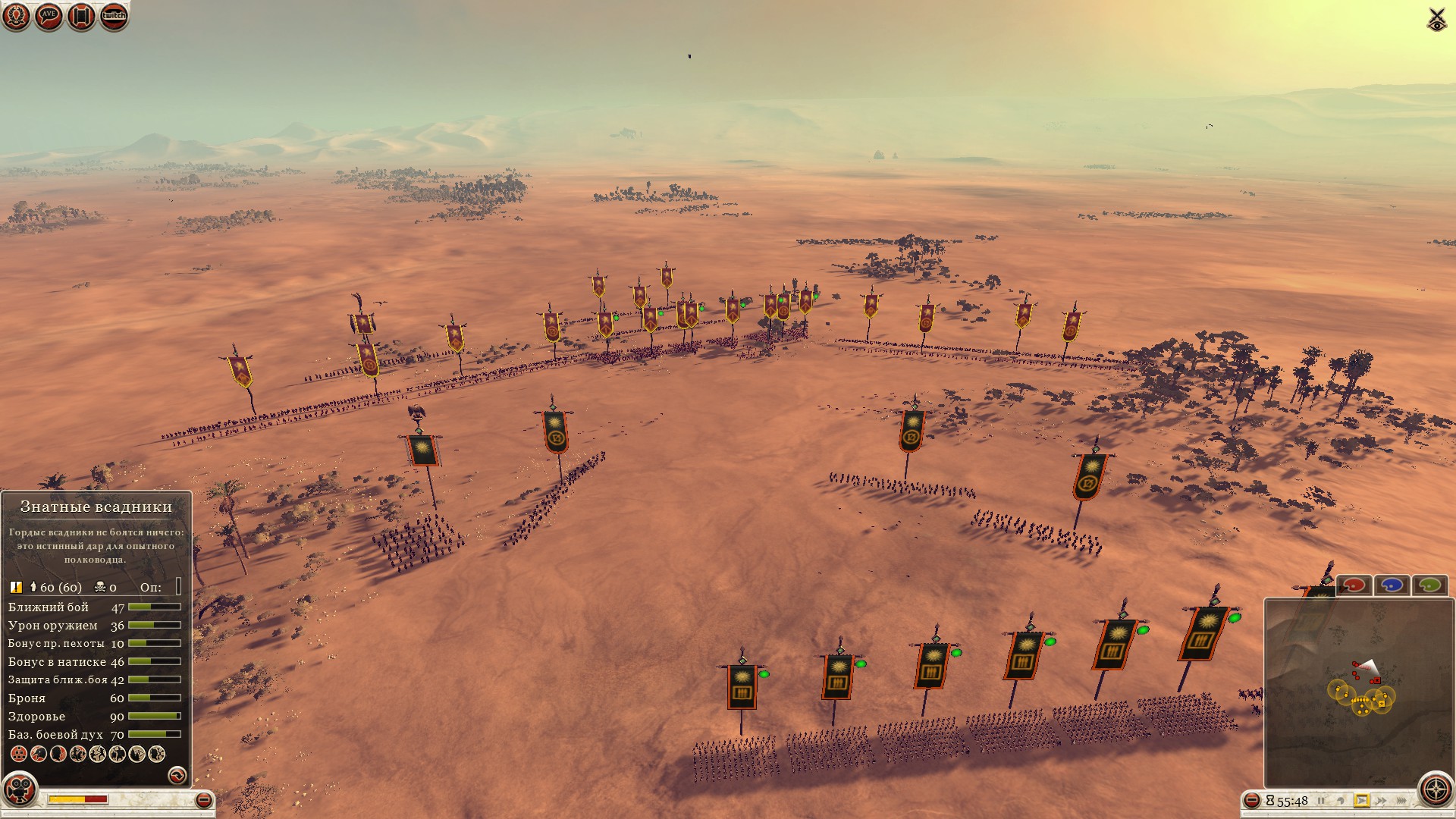Image resolution: width=1456 pixels, height=819 pixels.
Task: Open the cinematic camera button
Action: point(20,790)
